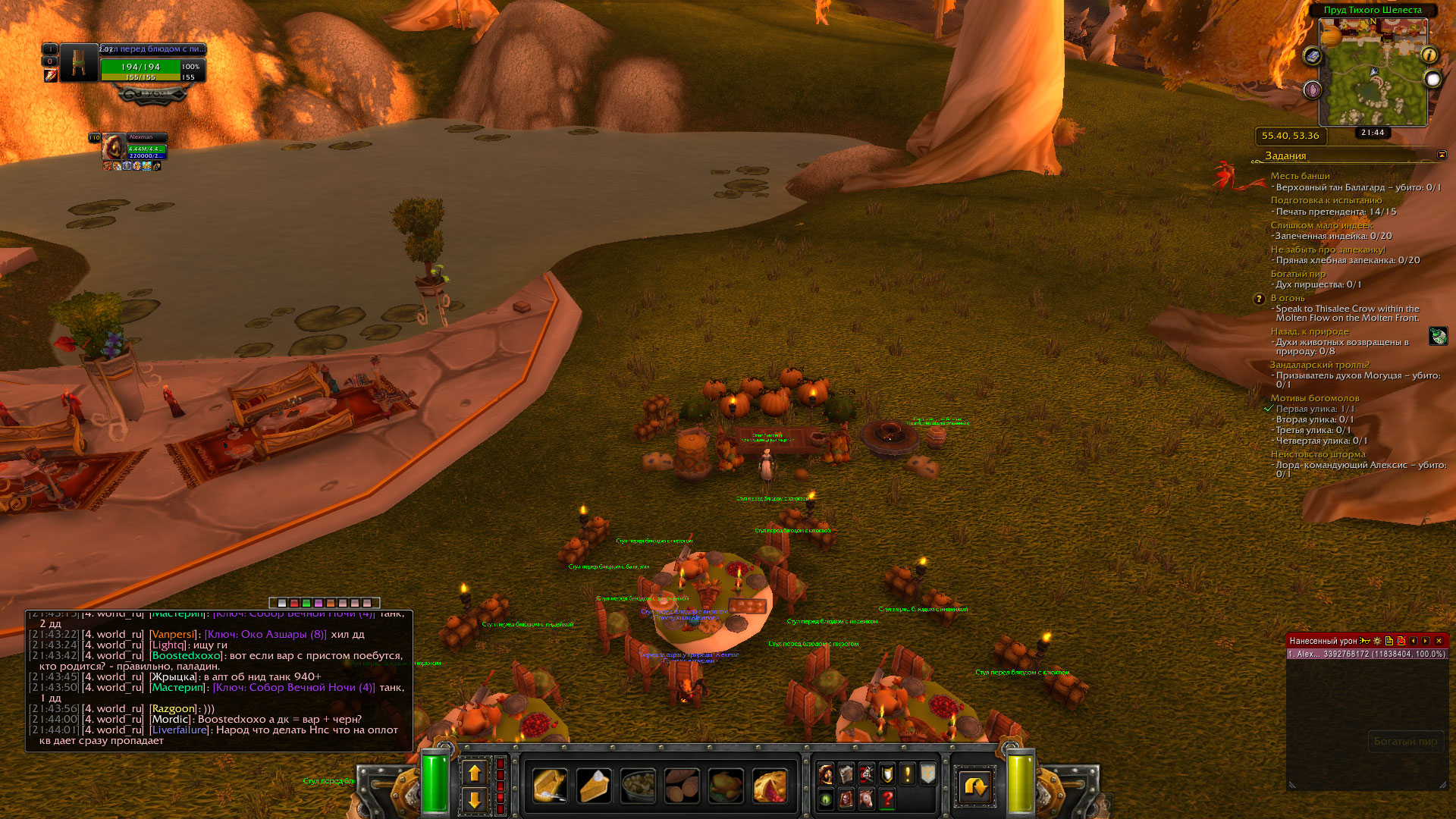This screenshot has width=1456, height=819.
Task: Close the Нанесенный урон damage meter window
Action: click(x=1439, y=641)
